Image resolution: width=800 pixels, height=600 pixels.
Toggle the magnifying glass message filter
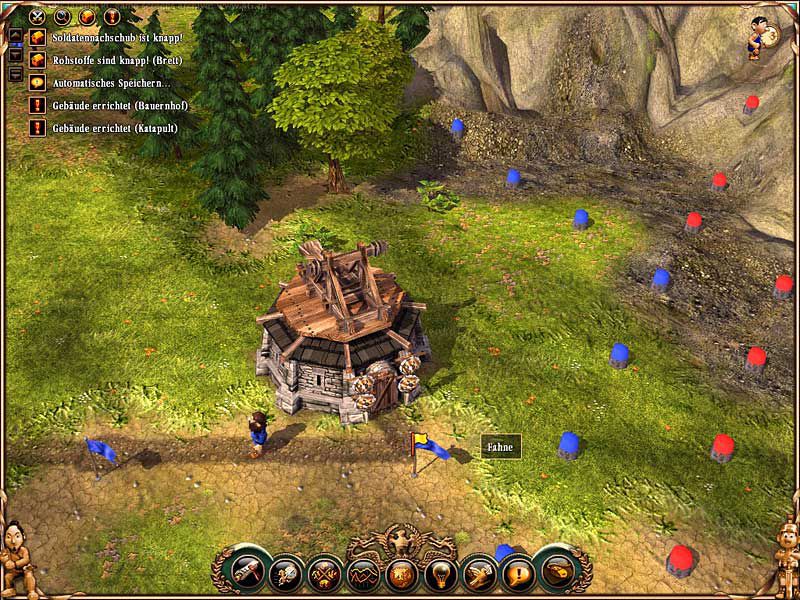pos(63,17)
